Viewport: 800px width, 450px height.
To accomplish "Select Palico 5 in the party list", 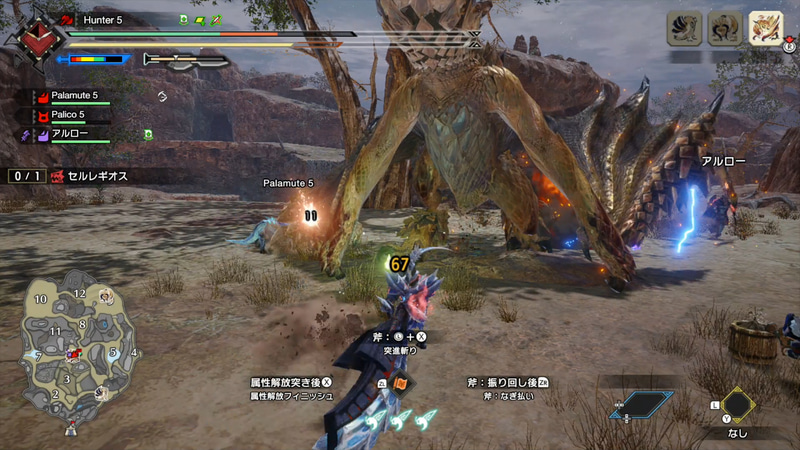I will pos(68,115).
